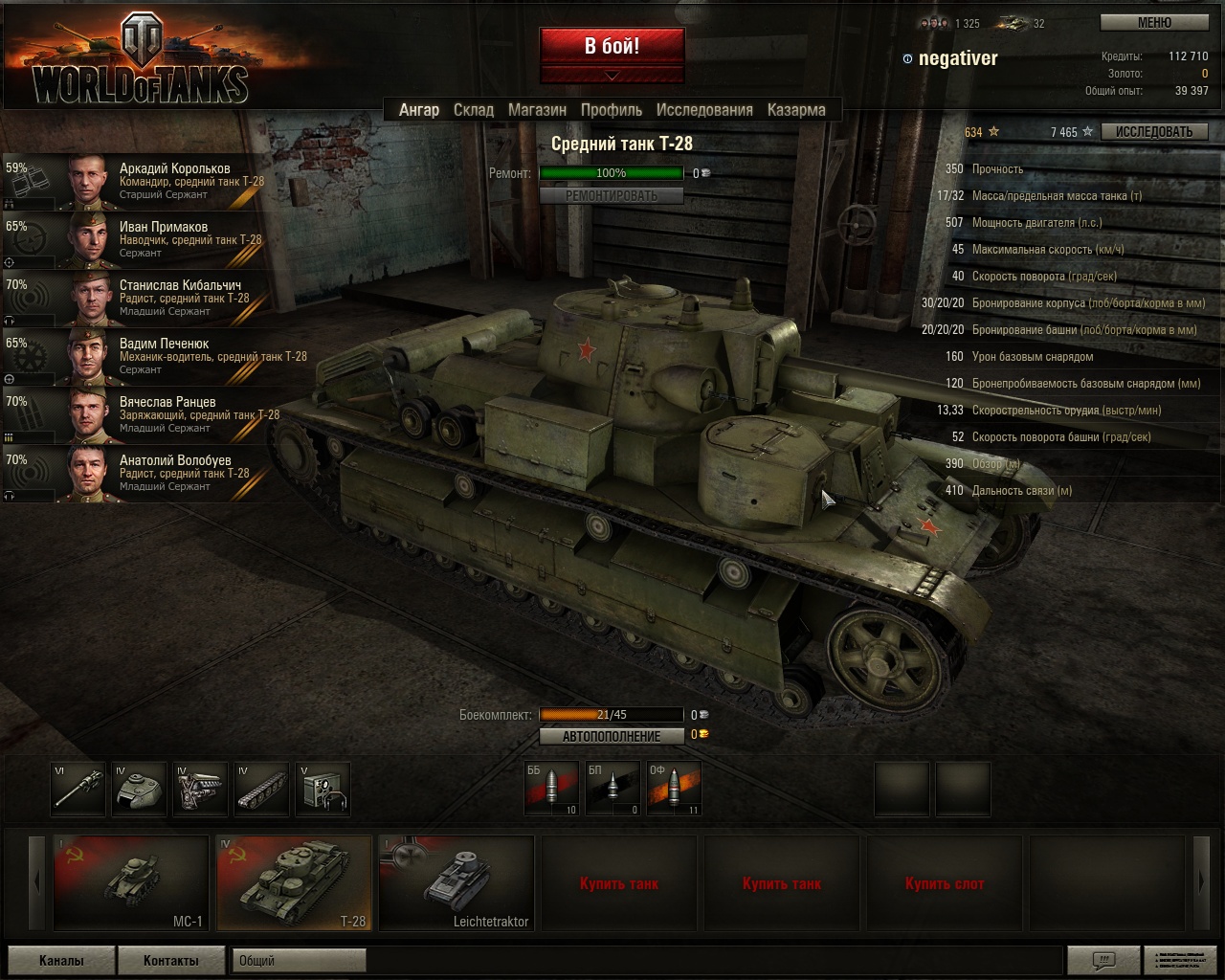The width and height of the screenshot is (1225, 980).
Task: Choose the МС-1 tank in carousel
Action: click(131, 882)
